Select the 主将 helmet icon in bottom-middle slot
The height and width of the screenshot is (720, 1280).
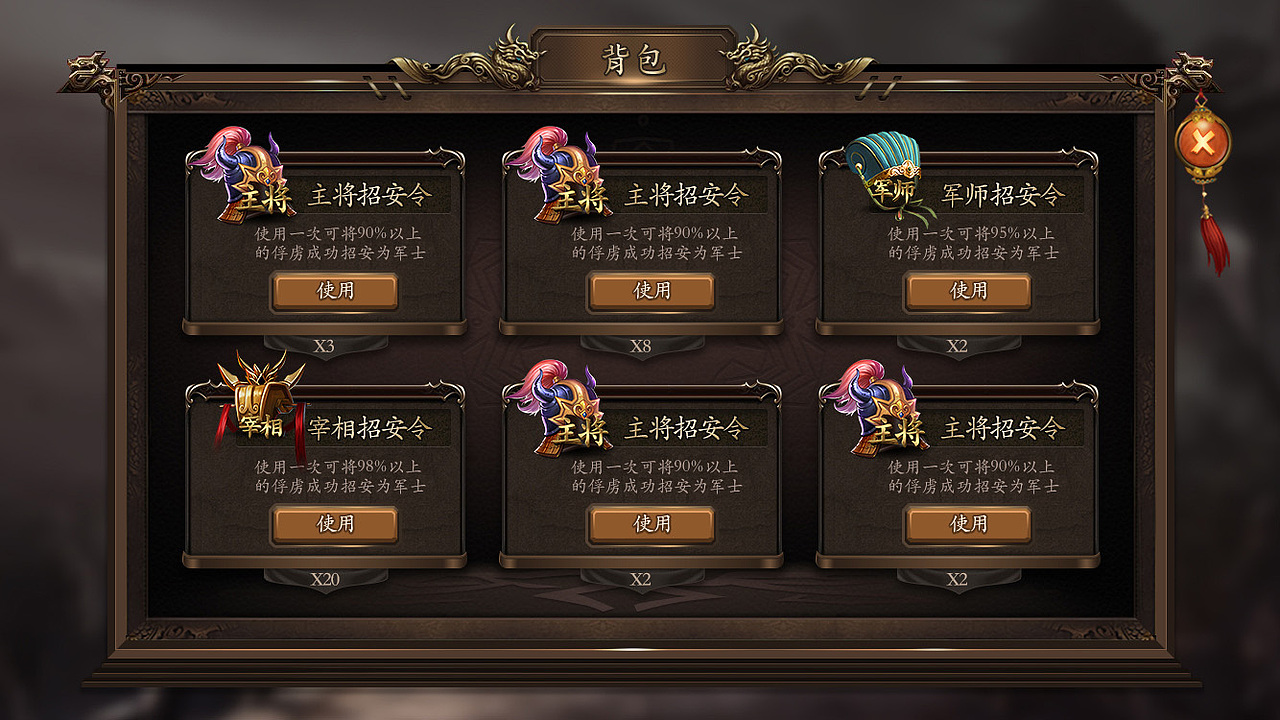click(560, 410)
